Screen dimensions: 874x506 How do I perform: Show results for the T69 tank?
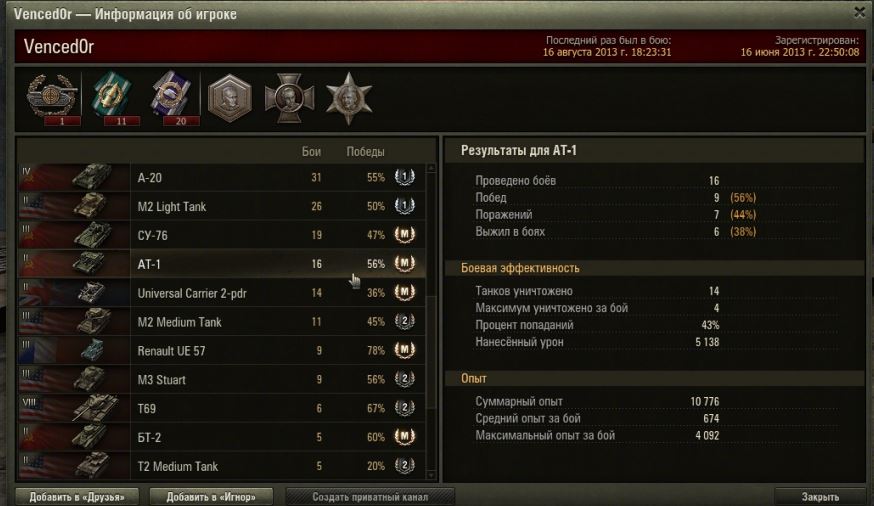pos(220,409)
